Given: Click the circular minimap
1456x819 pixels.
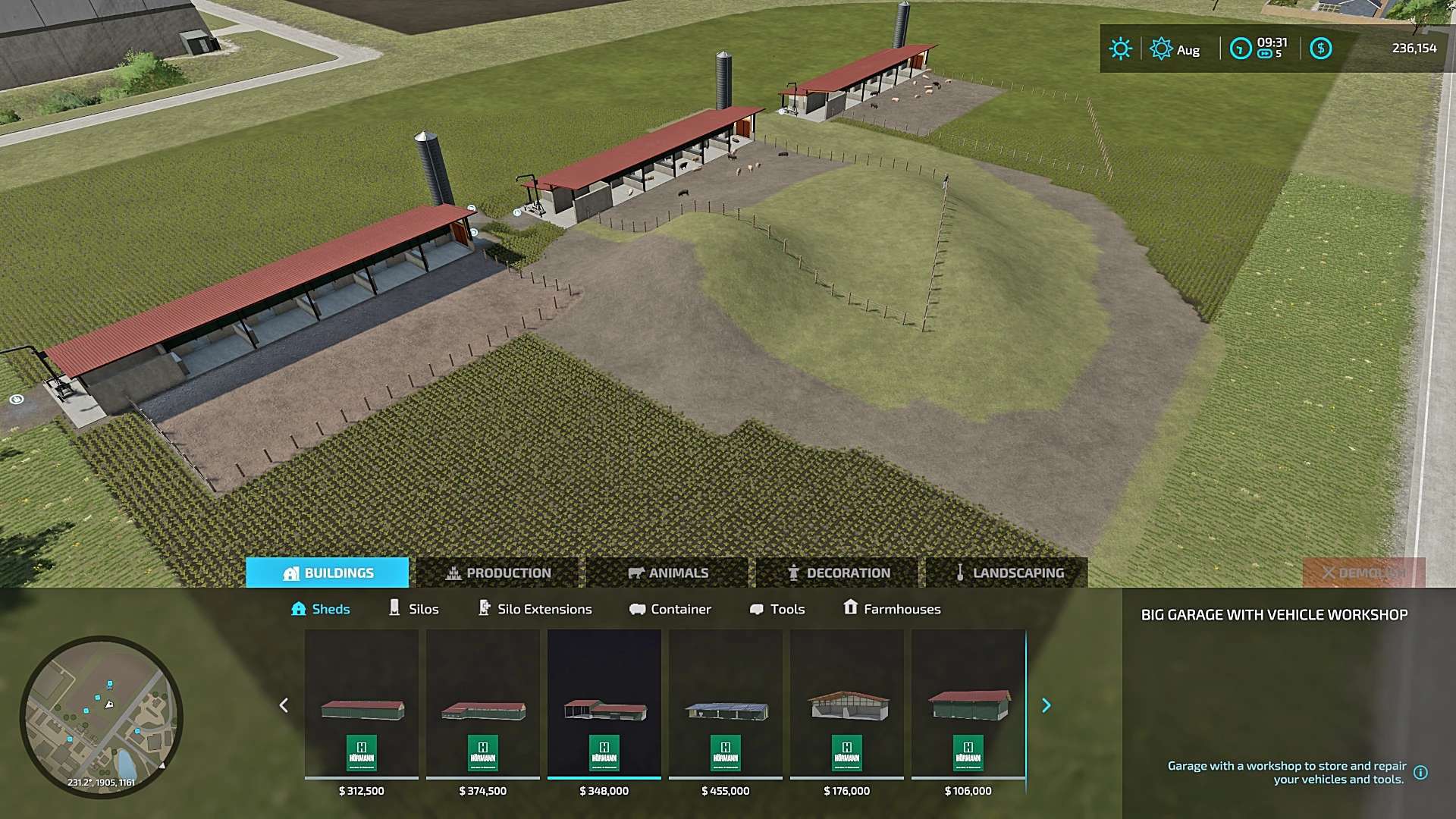Looking at the screenshot, I should (101, 717).
